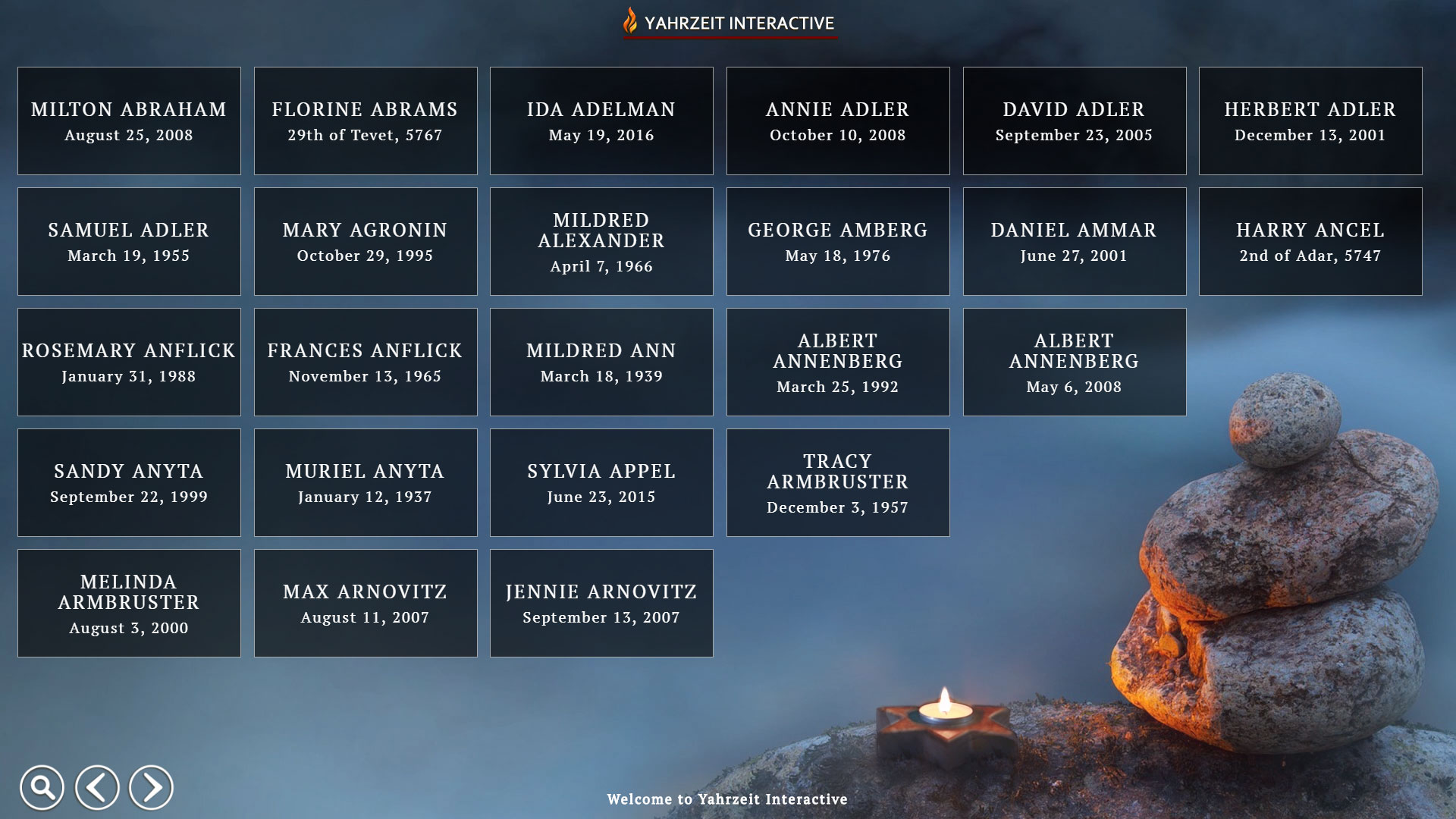The image size is (1456, 819).
Task: Click the Yahrzeit Interactive title logo
Action: pos(730,23)
